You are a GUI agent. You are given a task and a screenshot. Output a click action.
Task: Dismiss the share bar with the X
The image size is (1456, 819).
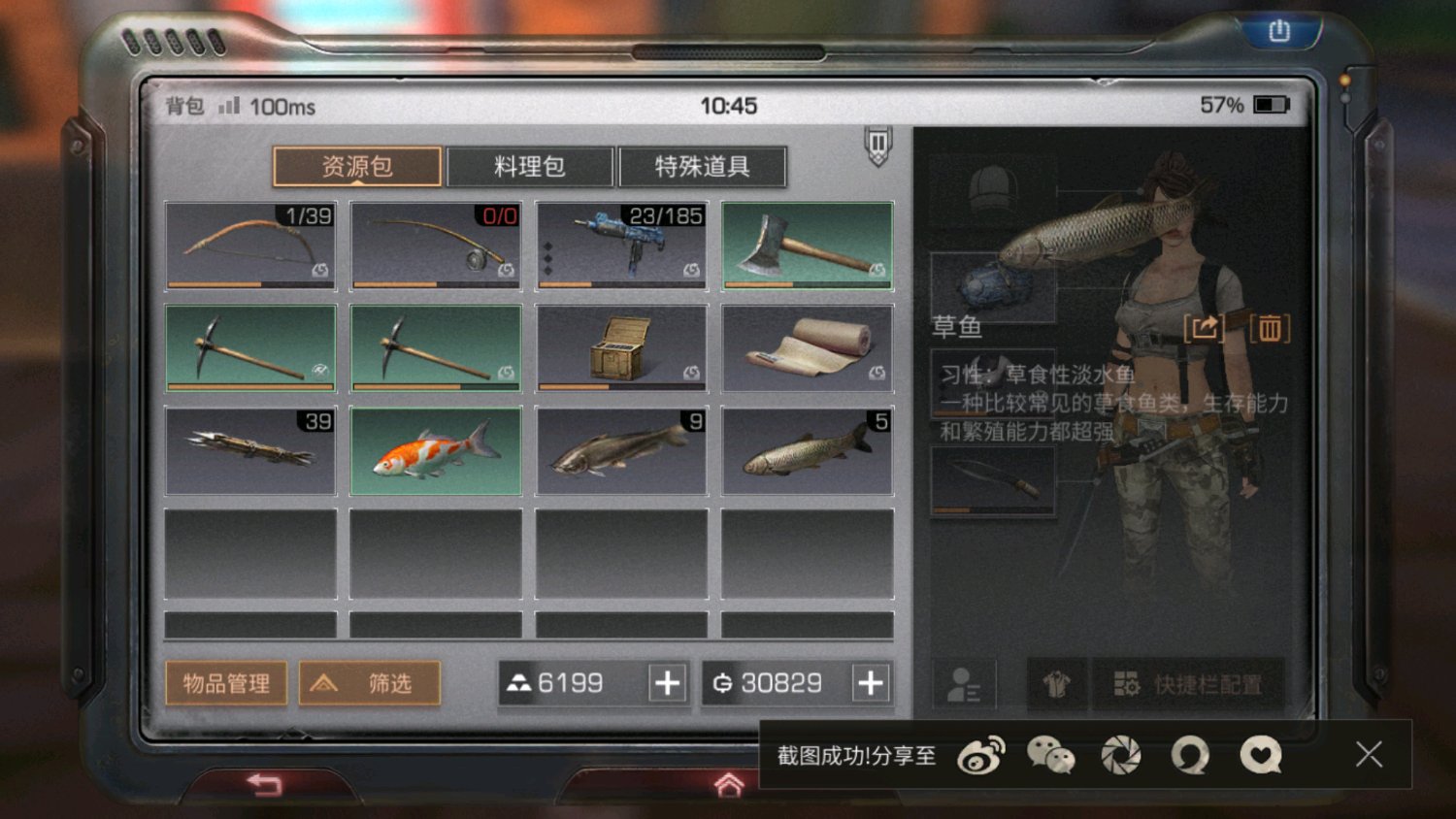tap(1369, 755)
